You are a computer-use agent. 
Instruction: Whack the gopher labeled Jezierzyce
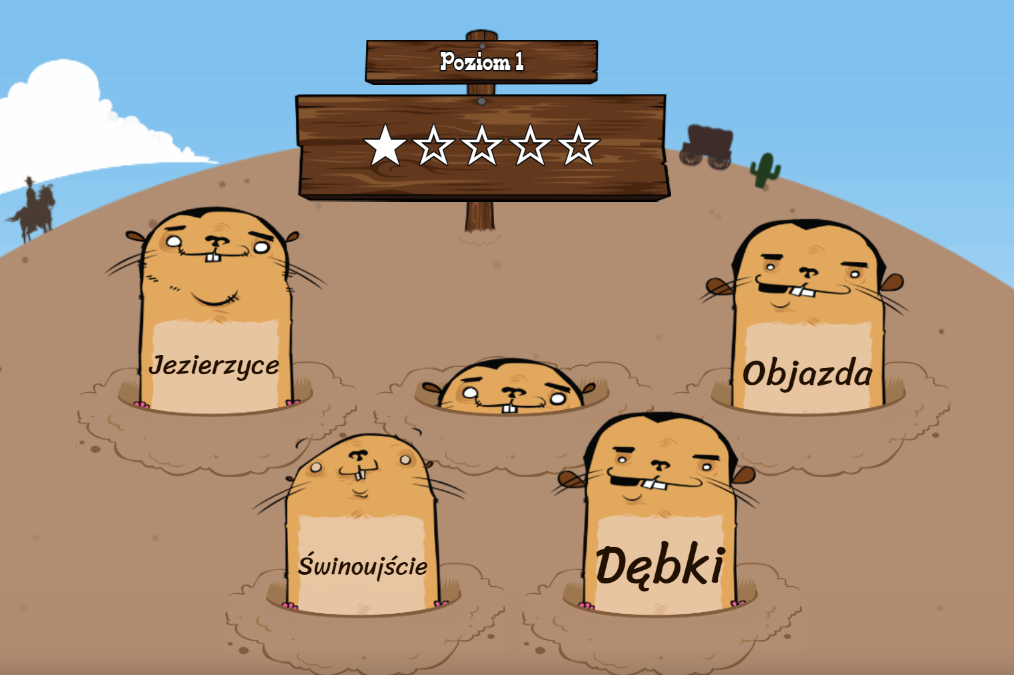tap(213, 330)
